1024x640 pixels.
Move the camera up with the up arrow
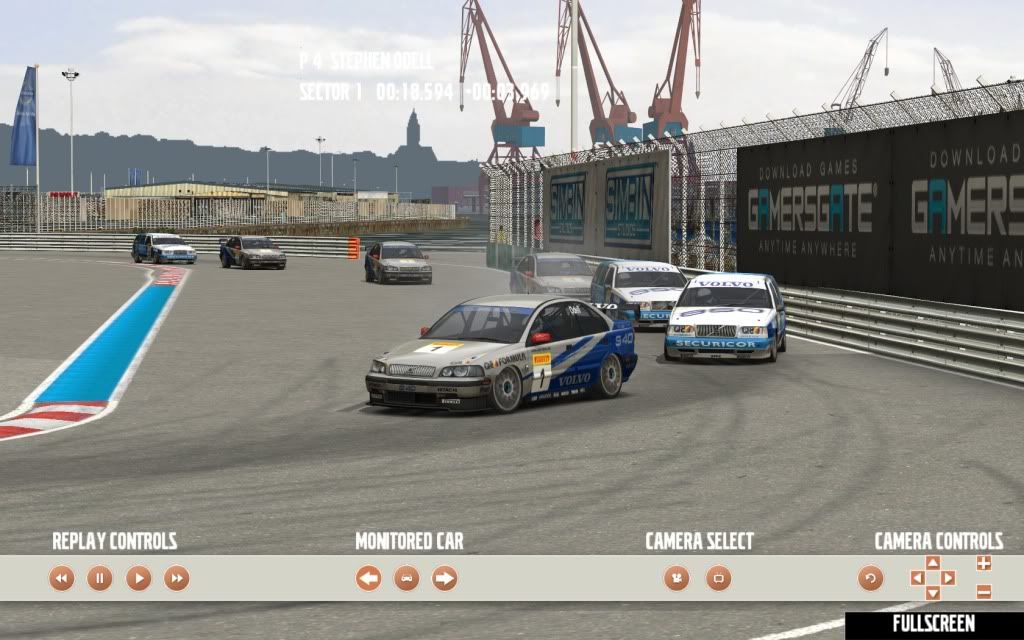933,563
